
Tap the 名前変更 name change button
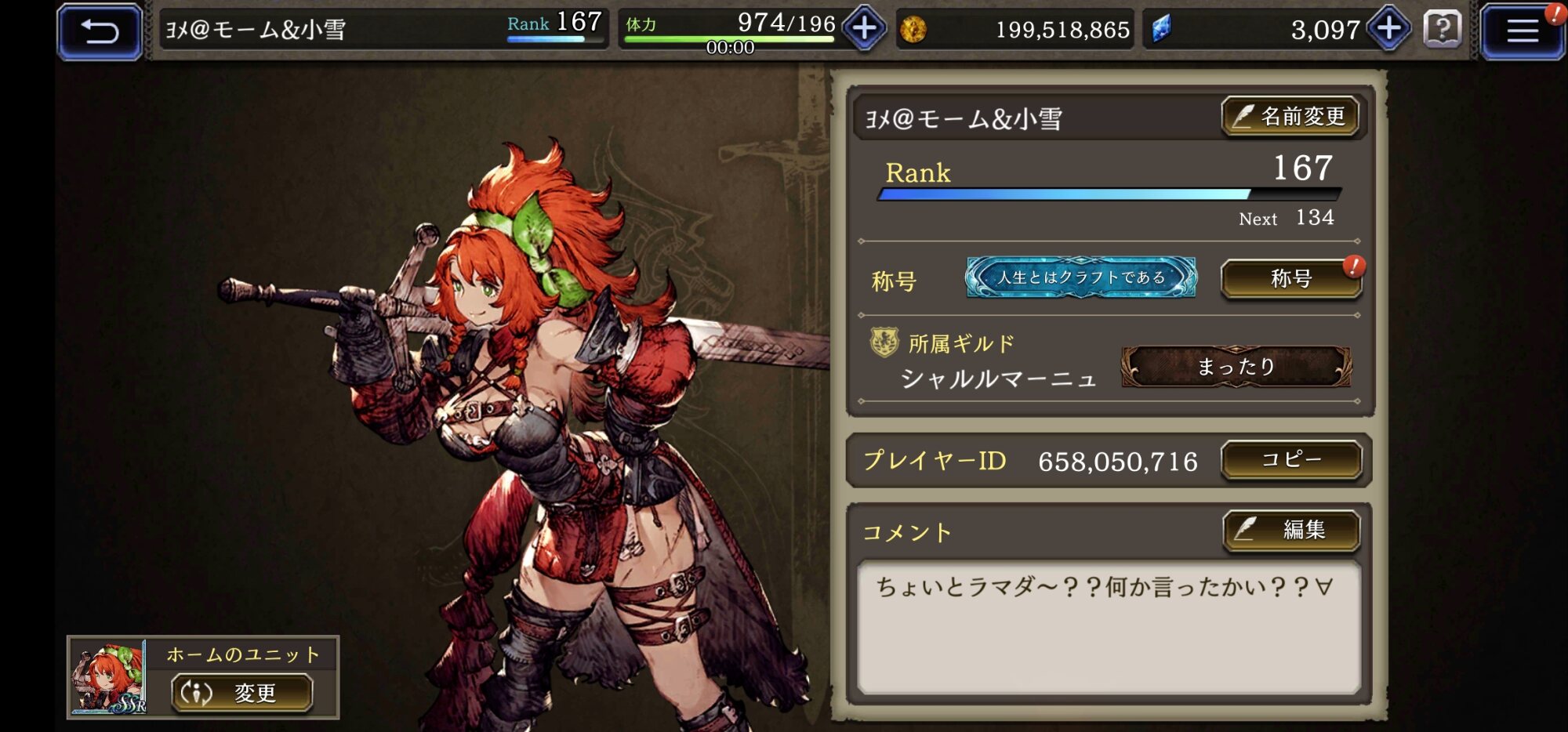coord(1290,118)
